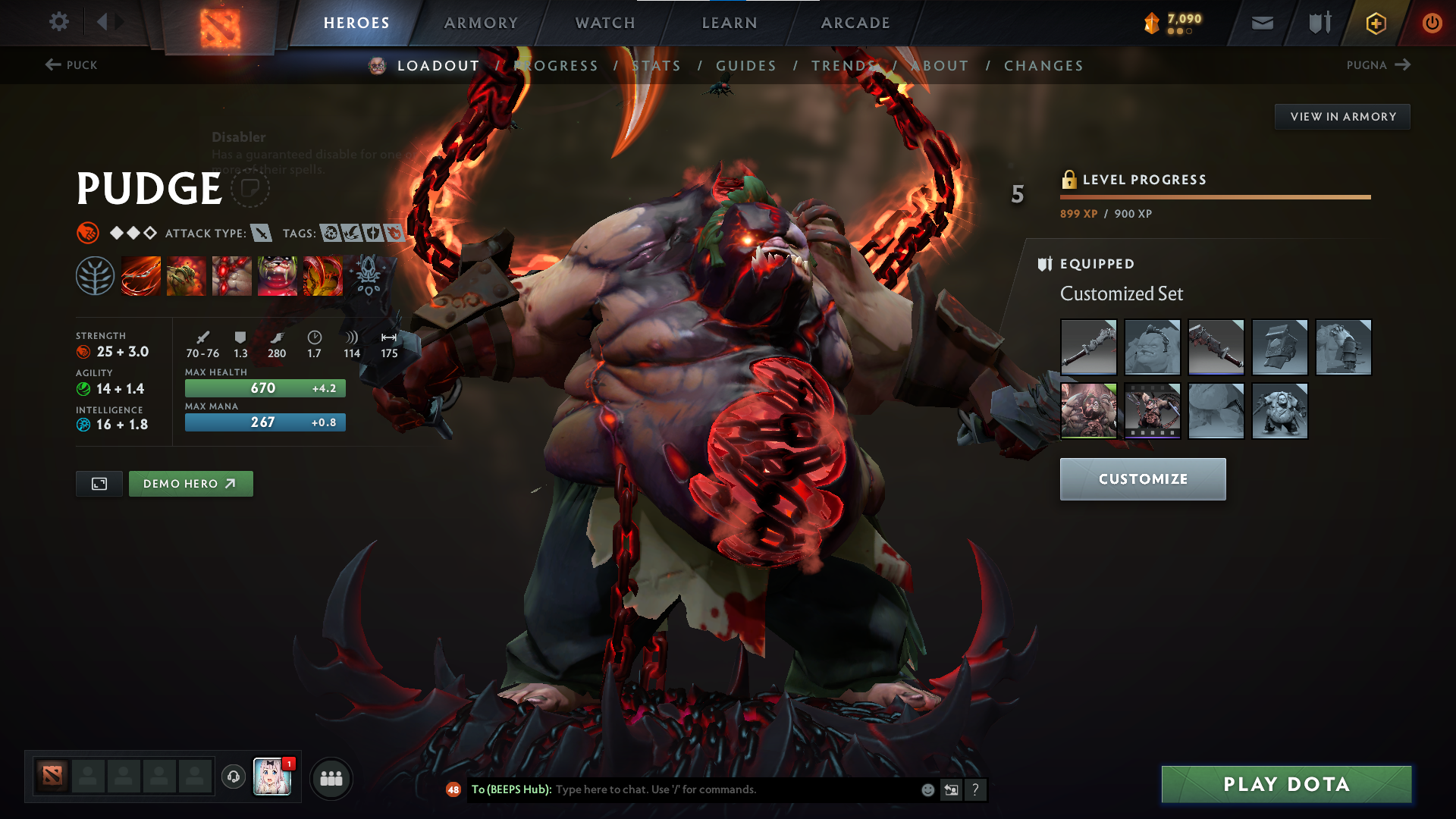Check notifications via the envelope icon
The width and height of the screenshot is (1456, 819).
pos(1262,23)
